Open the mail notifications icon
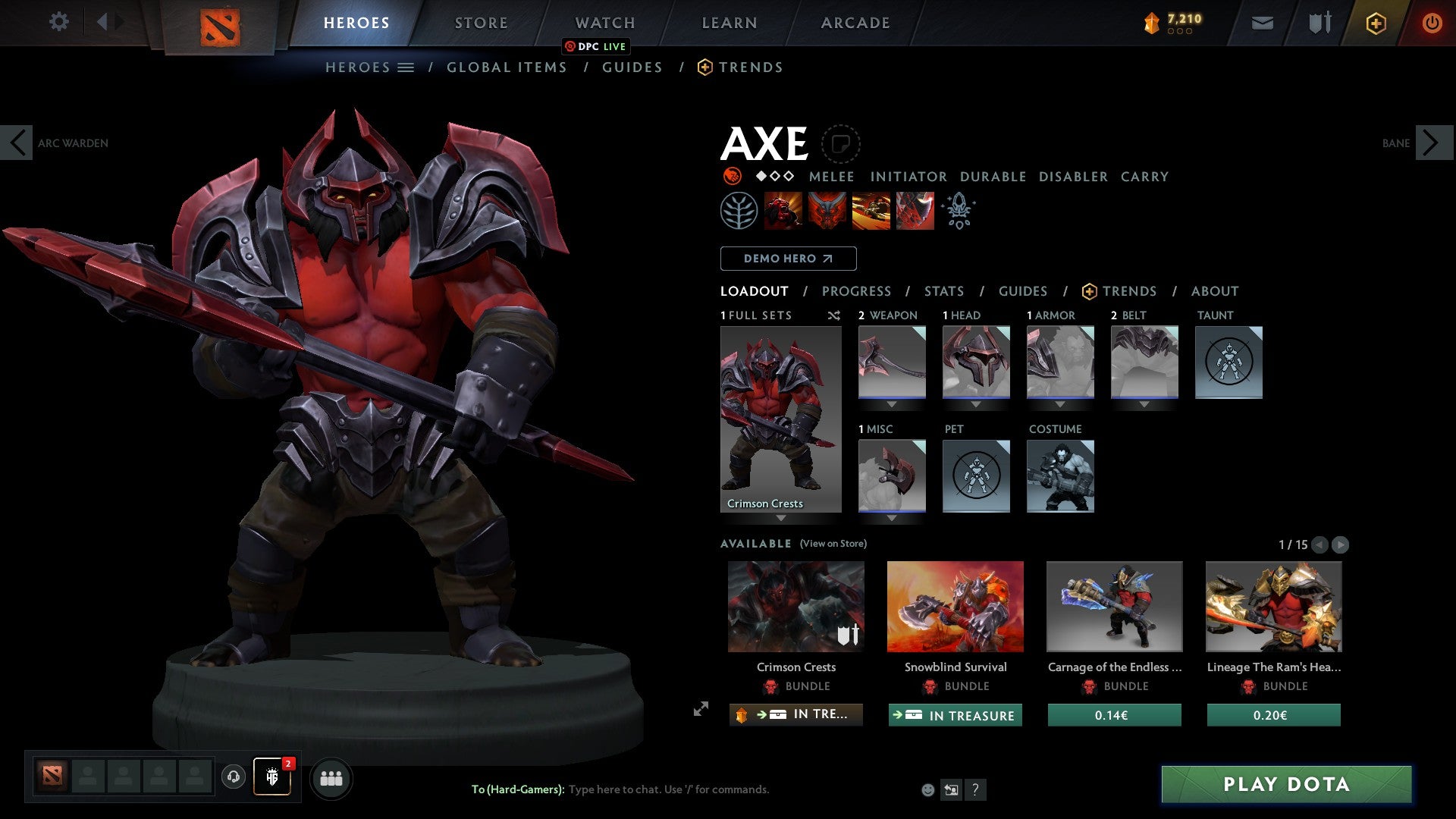Viewport: 1456px width, 819px height. pyautogui.click(x=1262, y=23)
